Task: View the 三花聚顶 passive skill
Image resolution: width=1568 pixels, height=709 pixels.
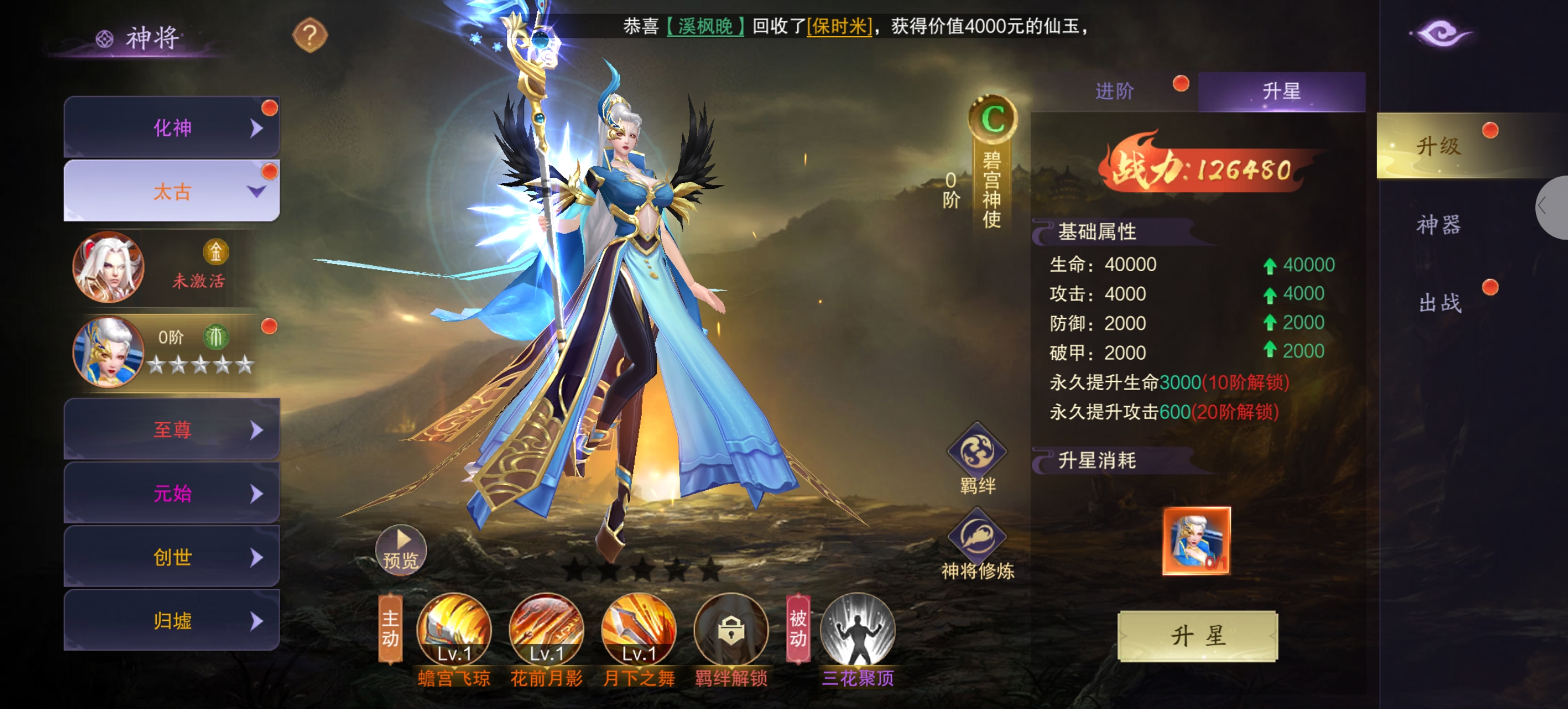Action: 857,629
